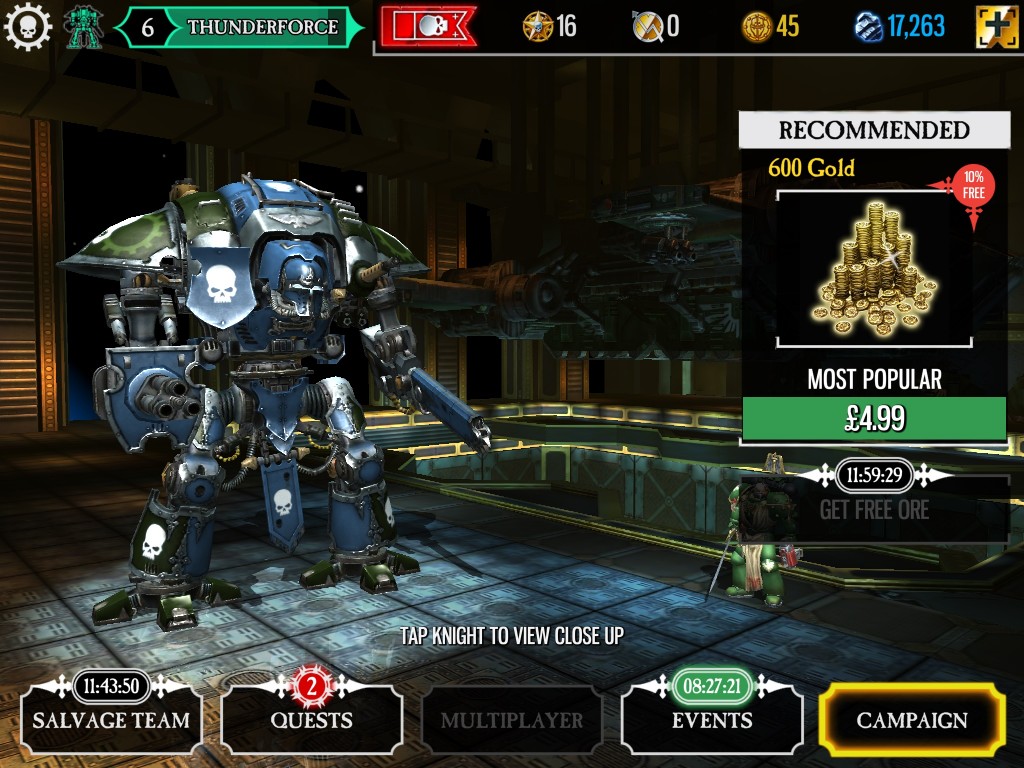
Task: Tap the green knight profile icon
Action: click(x=84, y=27)
